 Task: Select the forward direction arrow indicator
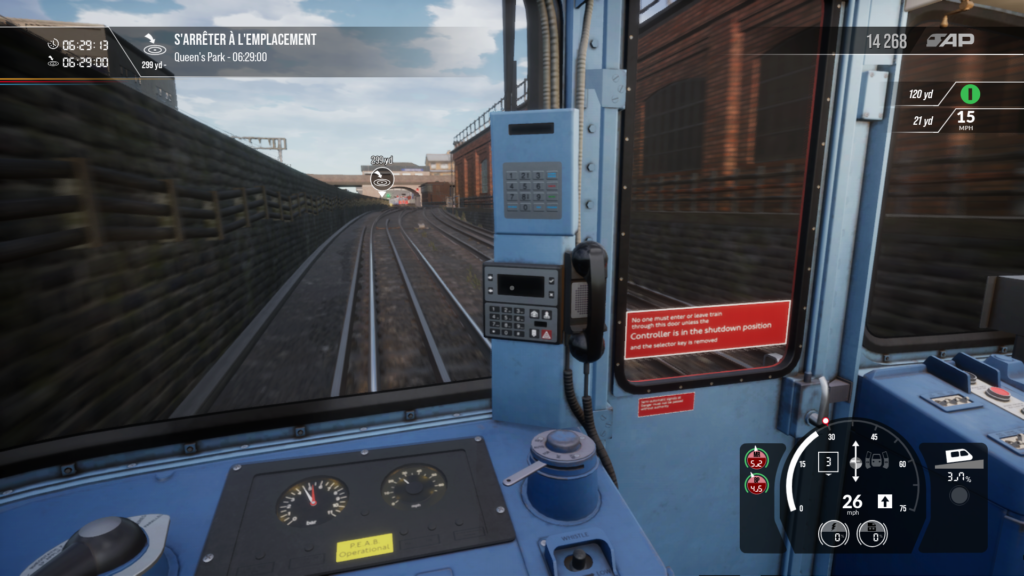coord(884,501)
